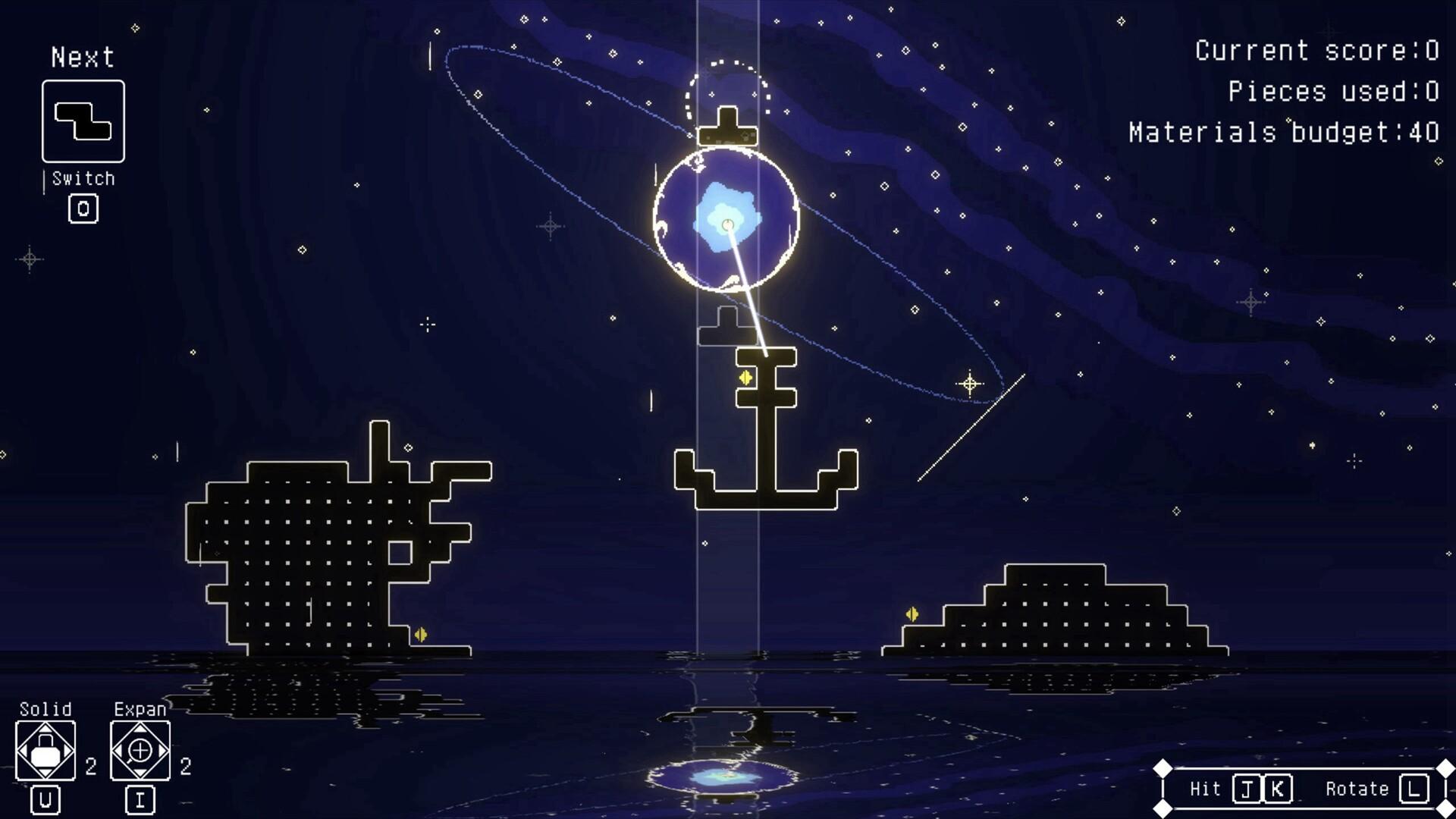
Task: Click the up arrow on the Solid selector
Action: (x=45, y=728)
